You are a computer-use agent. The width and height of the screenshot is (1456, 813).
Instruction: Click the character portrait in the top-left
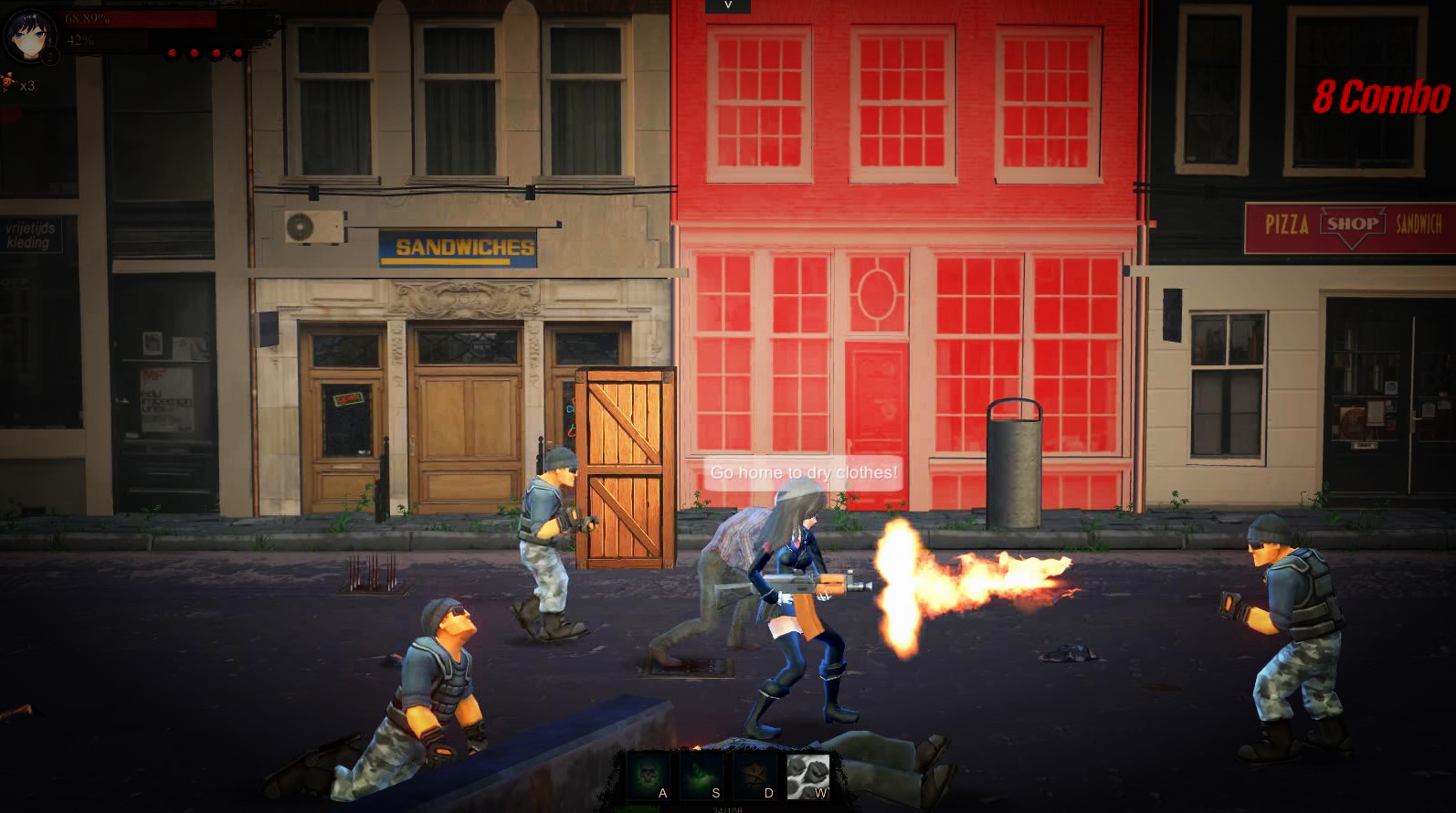30,37
